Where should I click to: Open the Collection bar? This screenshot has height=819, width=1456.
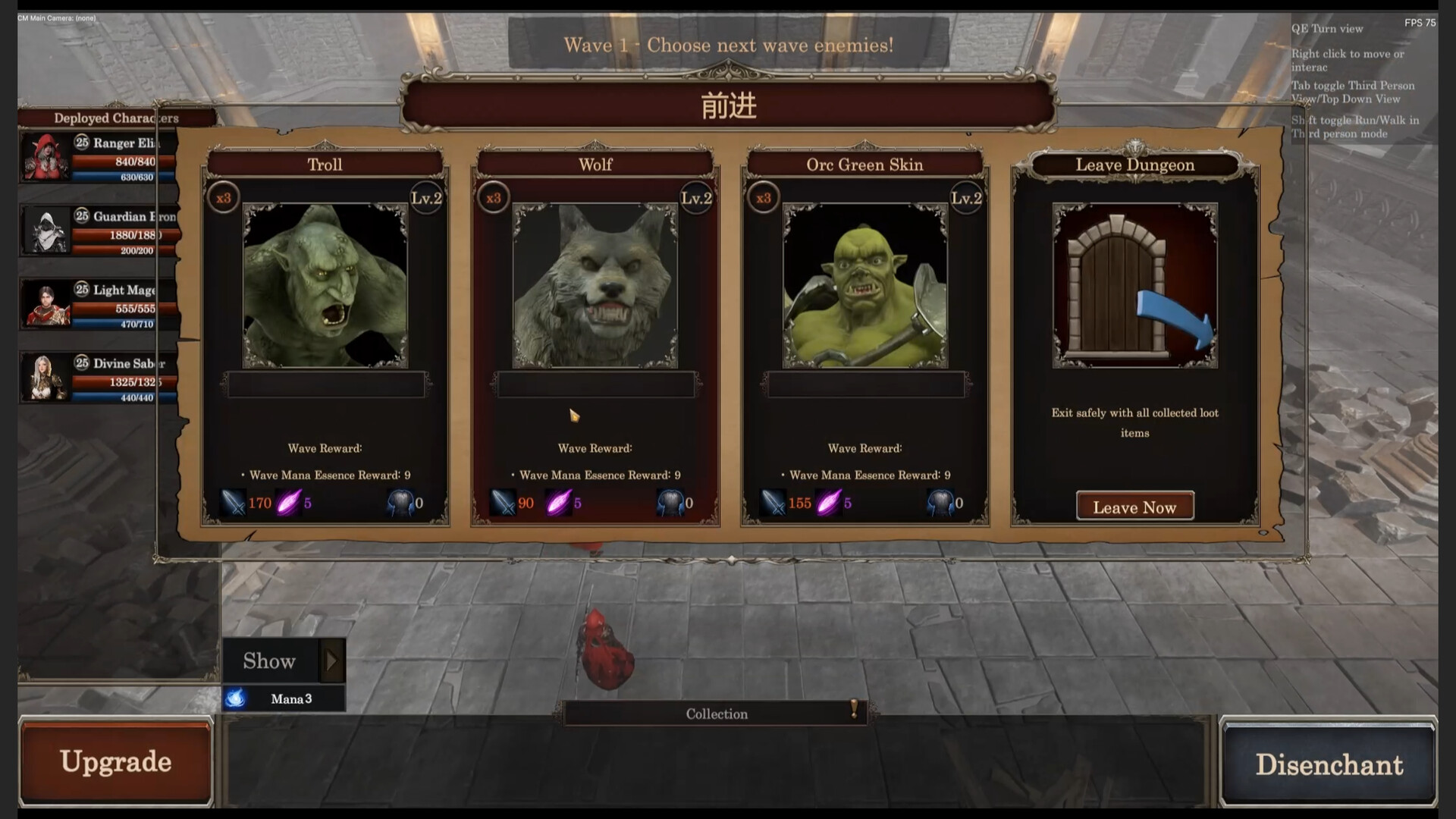pyautogui.click(x=716, y=714)
